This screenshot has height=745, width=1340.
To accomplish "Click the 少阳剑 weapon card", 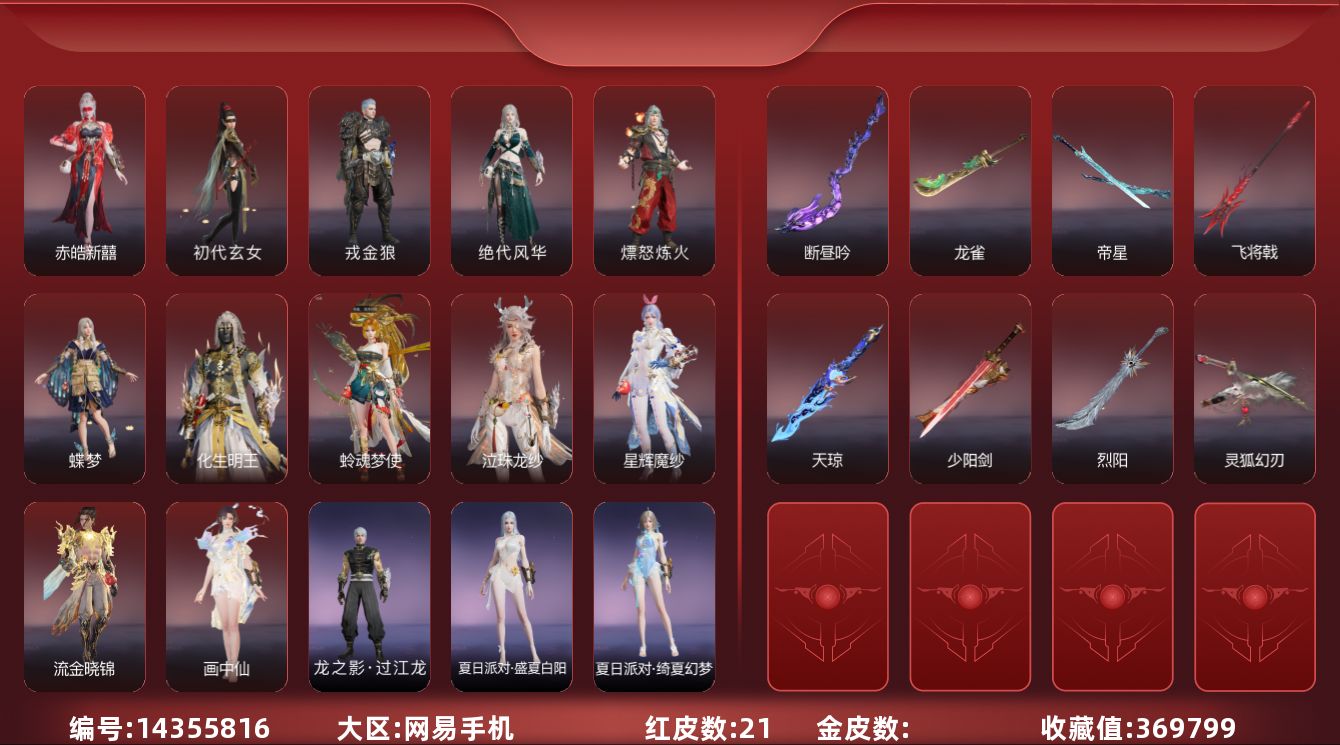I will click(970, 388).
